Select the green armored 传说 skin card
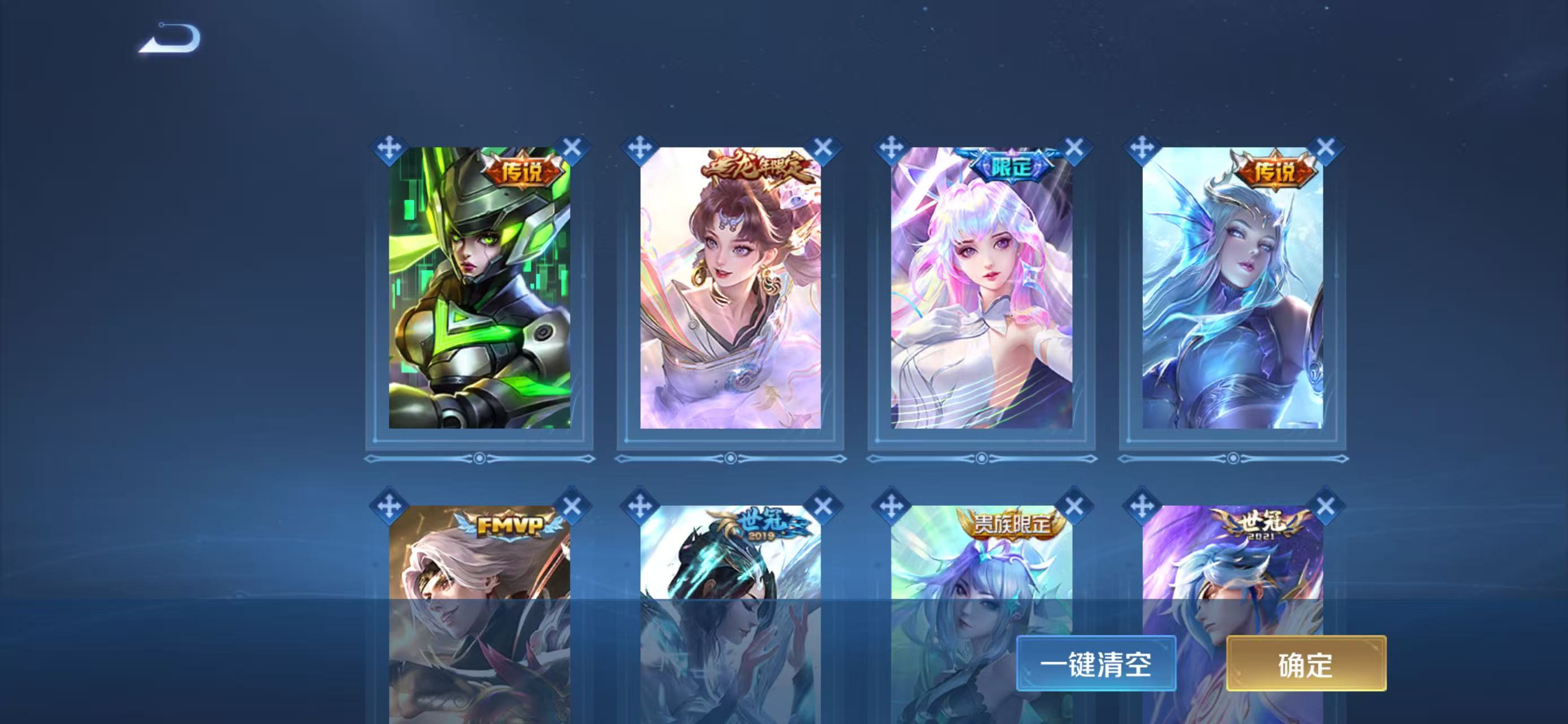The height and width of the screenshot is (724, 1568). click(x=480, y=287)
